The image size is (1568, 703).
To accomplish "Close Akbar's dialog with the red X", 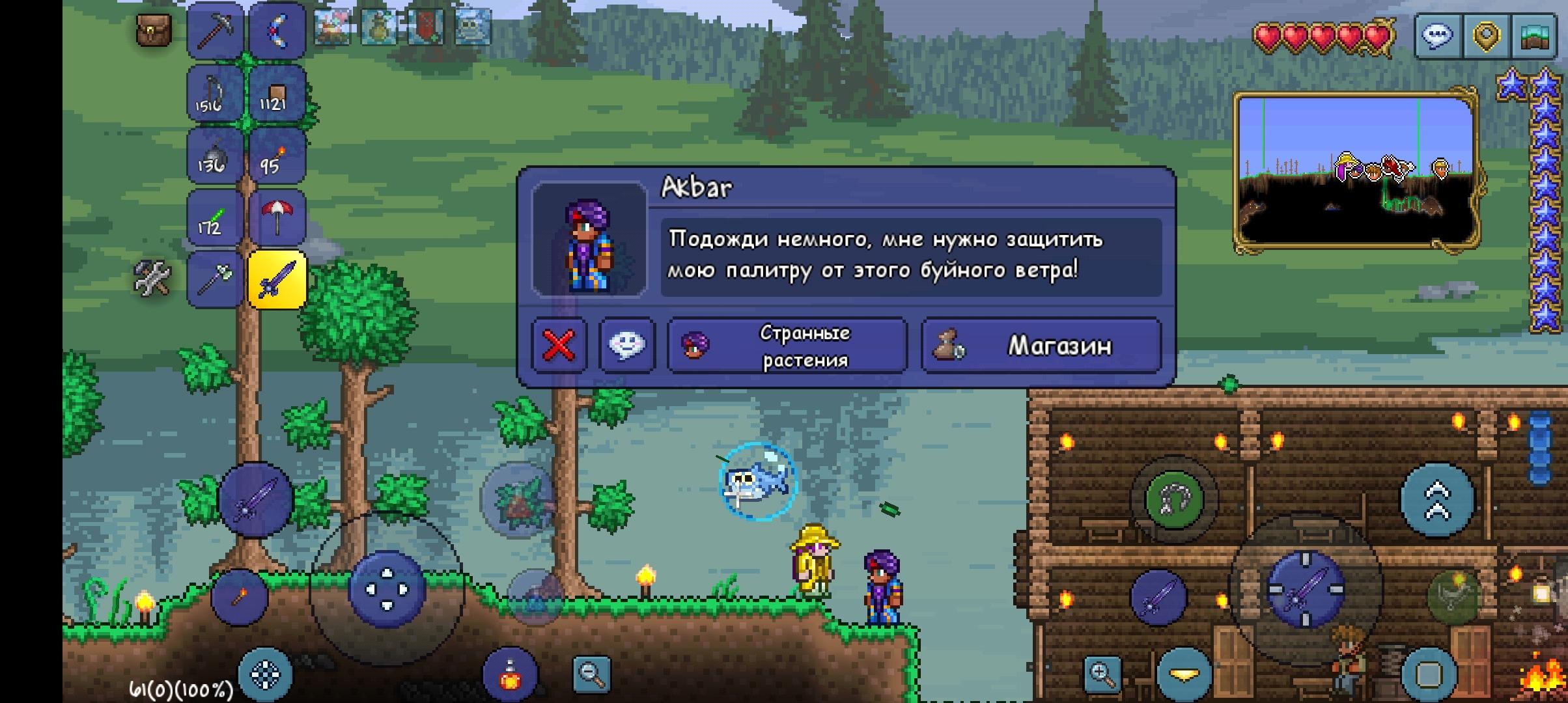I will tap(559, 346).
